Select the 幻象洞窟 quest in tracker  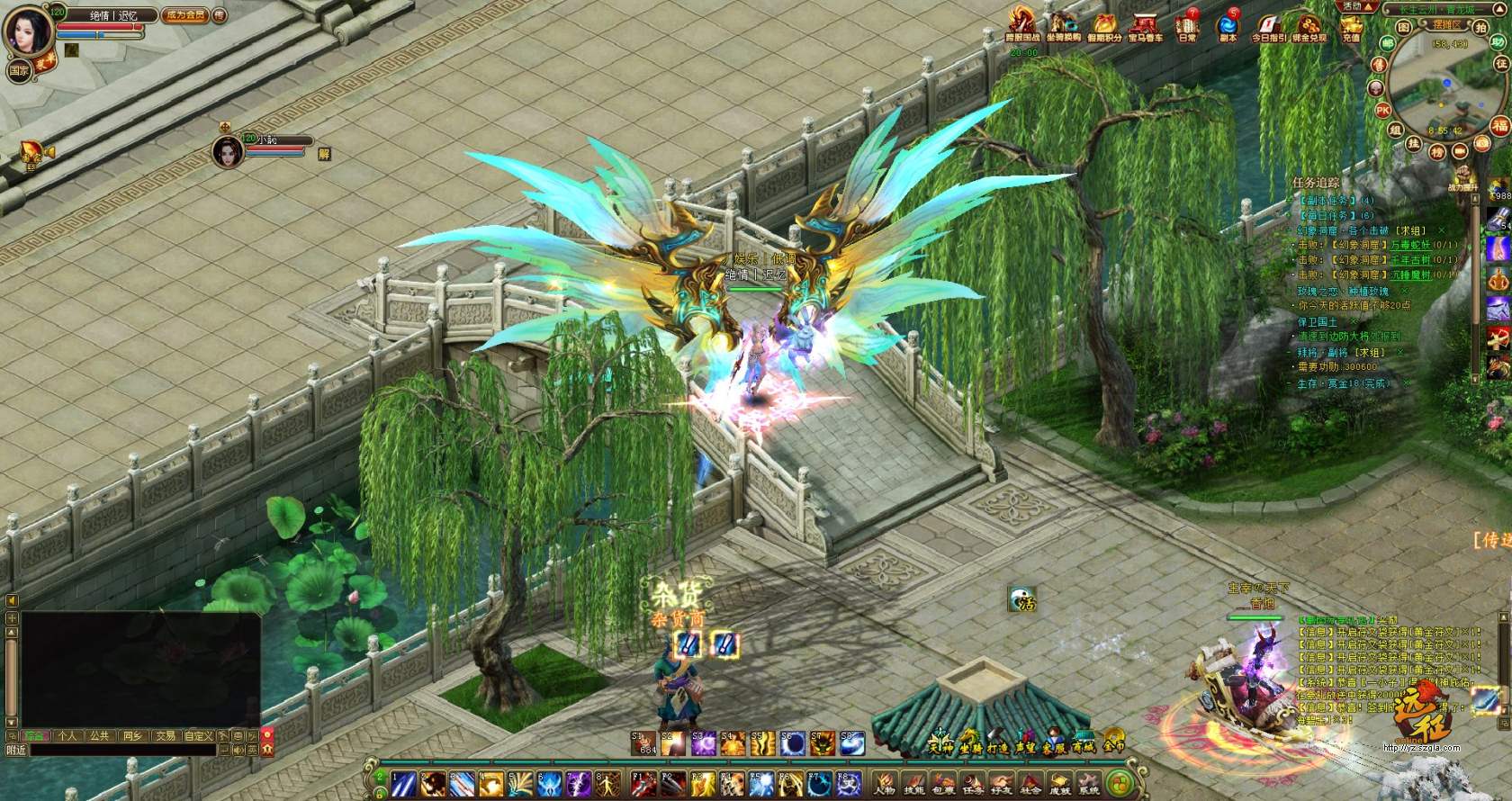tap(1350, 230)
